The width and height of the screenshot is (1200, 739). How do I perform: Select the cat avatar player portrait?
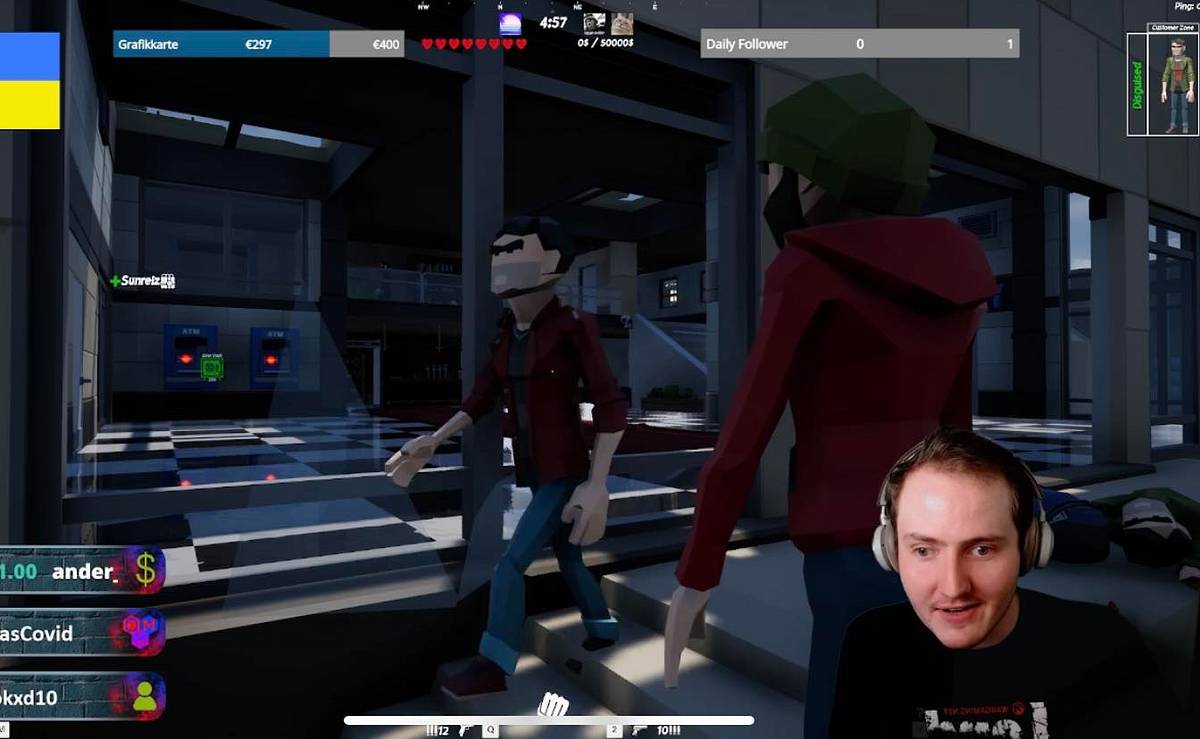[622, 23]
